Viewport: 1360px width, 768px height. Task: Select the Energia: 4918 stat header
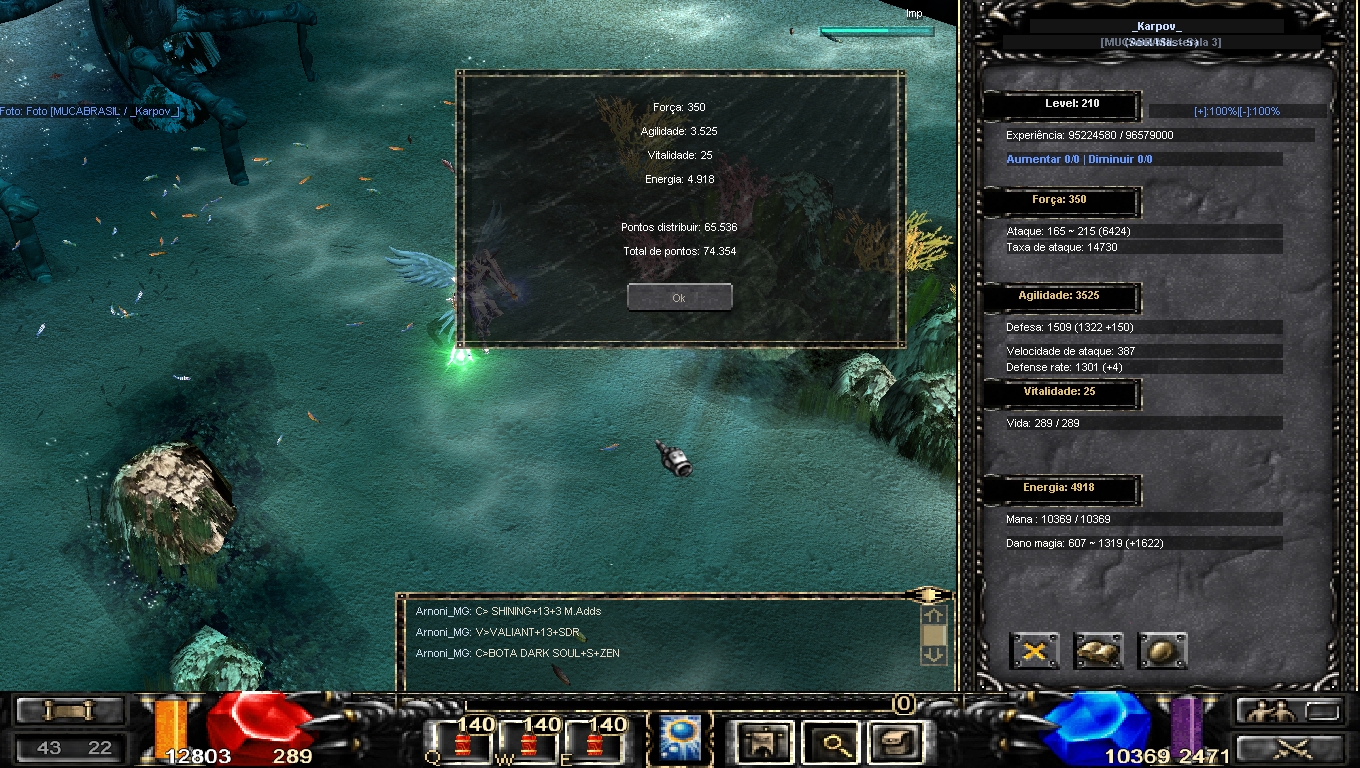pyautogui.click(x=1060, y=488)
